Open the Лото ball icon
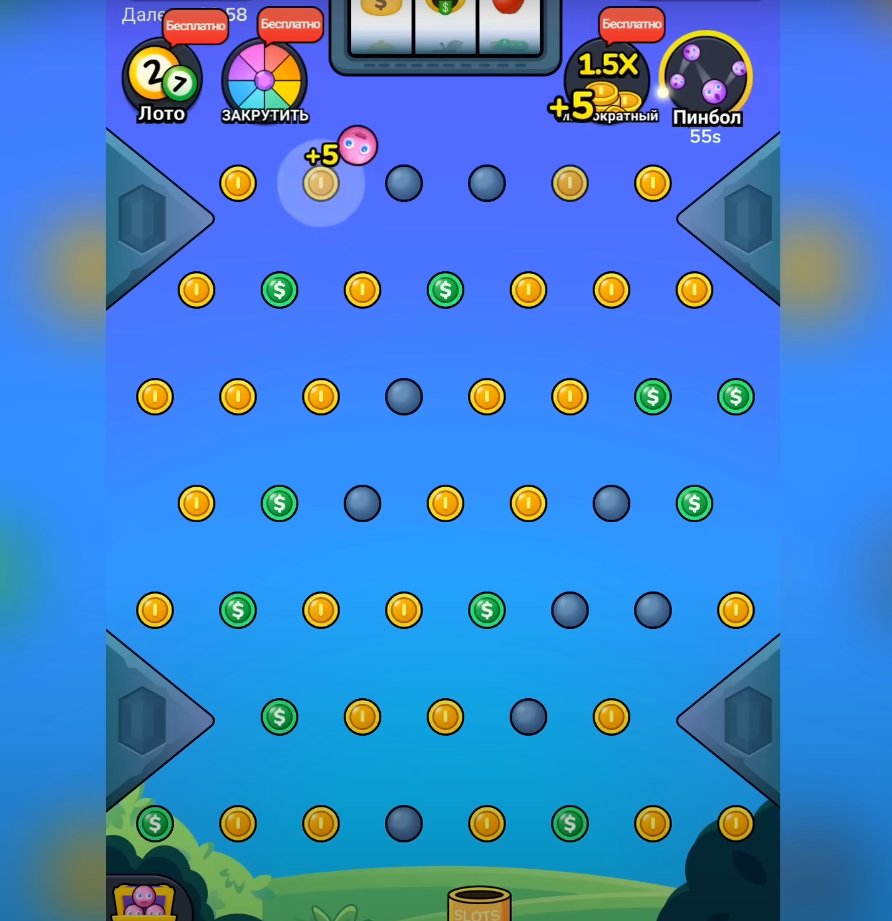The width and height of the screenshot is (892, 921). [x=161, y=79]
